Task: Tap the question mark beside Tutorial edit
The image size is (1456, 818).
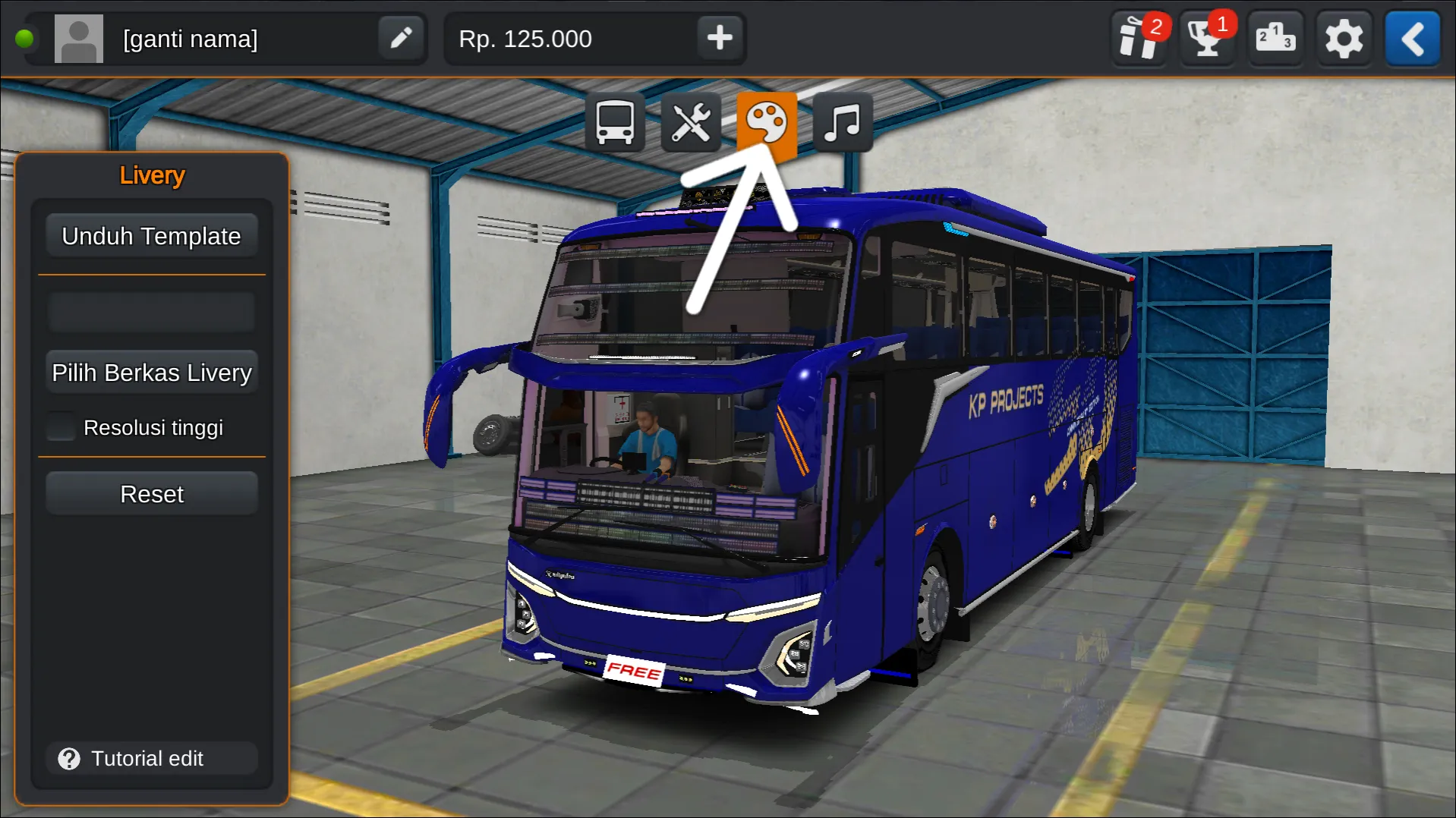Action: coord(69,758)
